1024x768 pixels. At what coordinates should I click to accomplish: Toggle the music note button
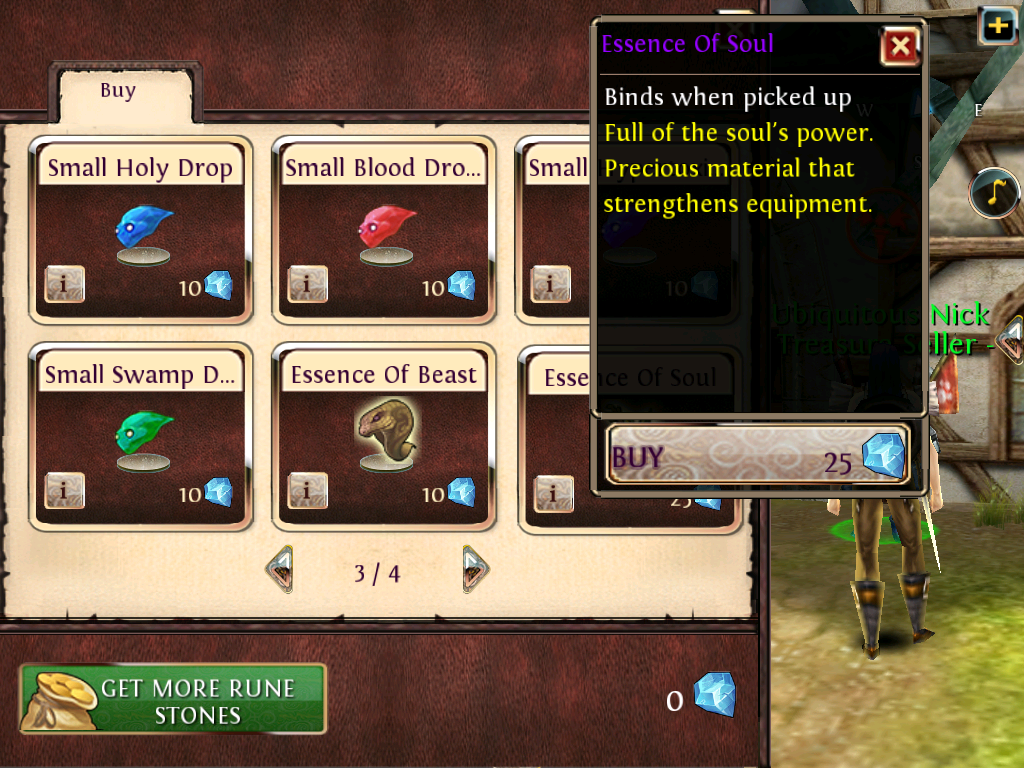[993, 193]
